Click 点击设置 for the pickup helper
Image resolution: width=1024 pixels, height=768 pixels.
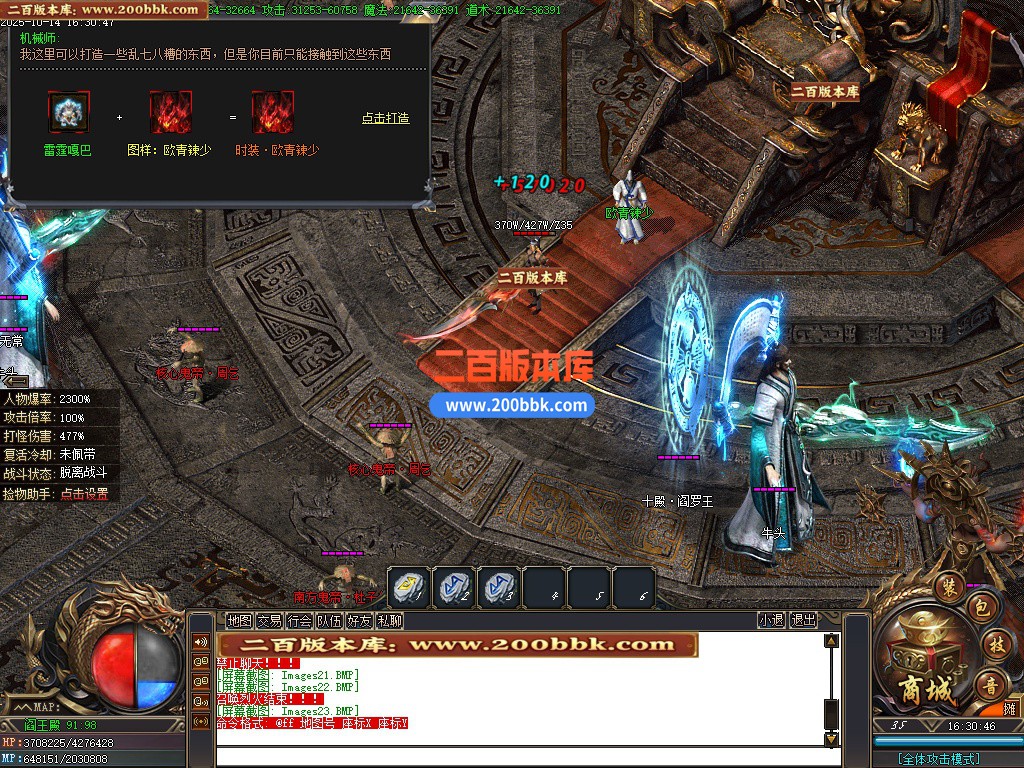click(84, 494)
